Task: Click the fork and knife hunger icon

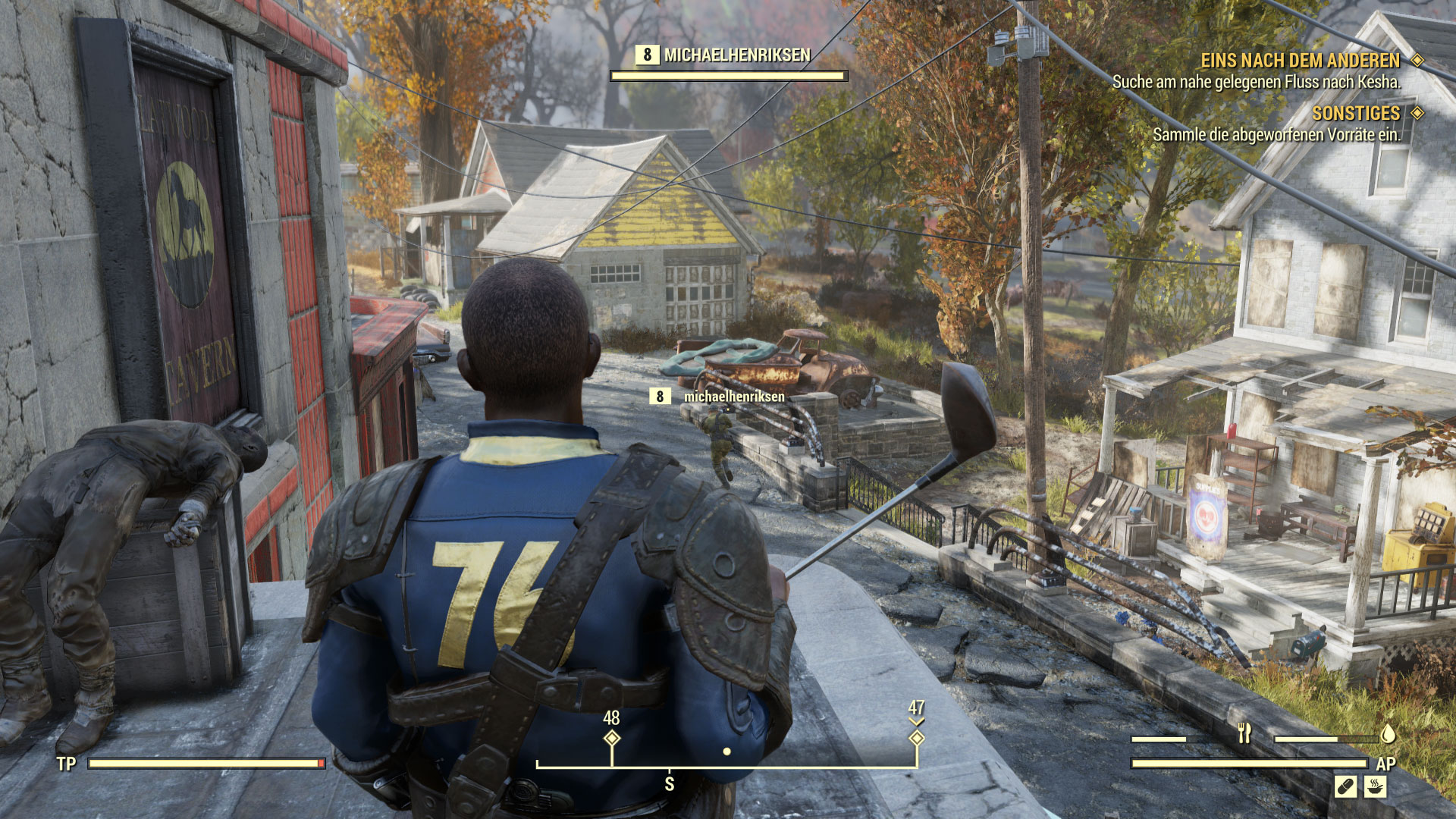Action: [x=1244, y=733]
